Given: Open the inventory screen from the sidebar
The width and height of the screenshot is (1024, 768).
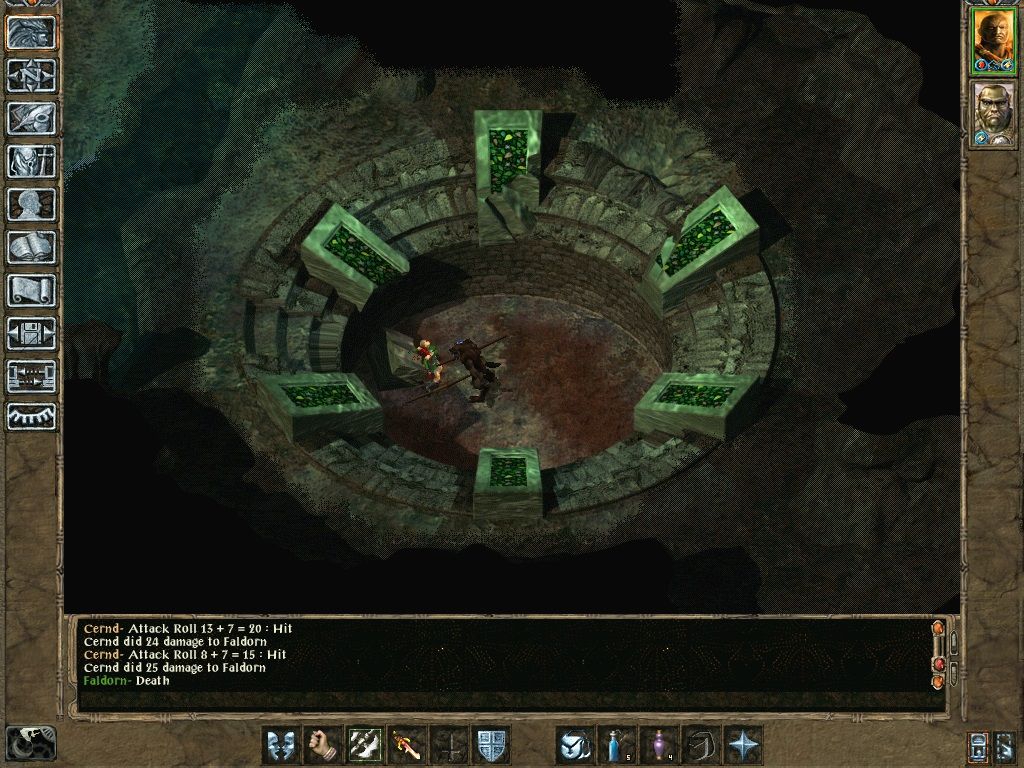Looking at the screenshot, I should (31, 161).
